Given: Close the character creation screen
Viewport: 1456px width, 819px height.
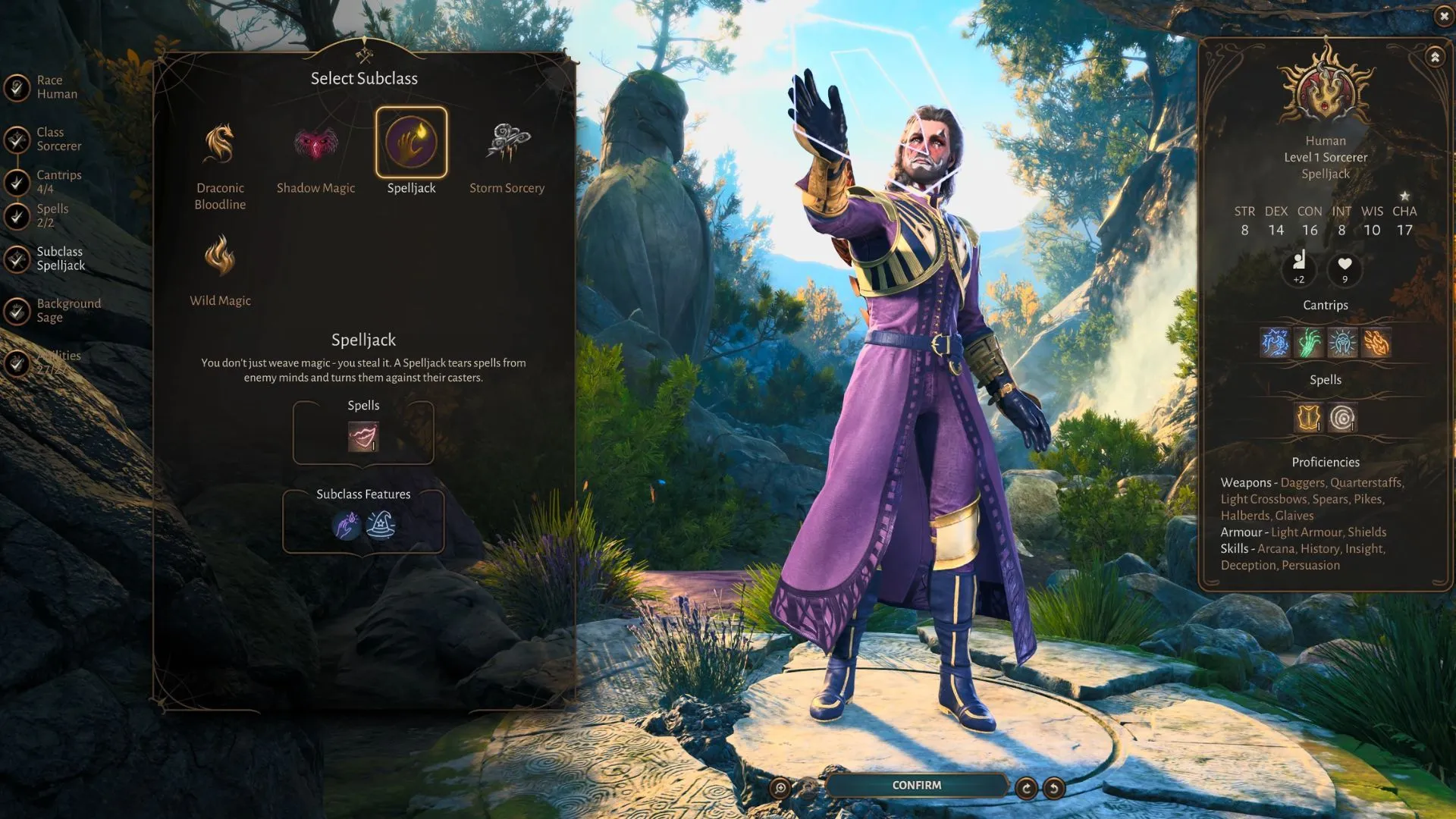Looking at the screenshot, I should pos(1443,16).
